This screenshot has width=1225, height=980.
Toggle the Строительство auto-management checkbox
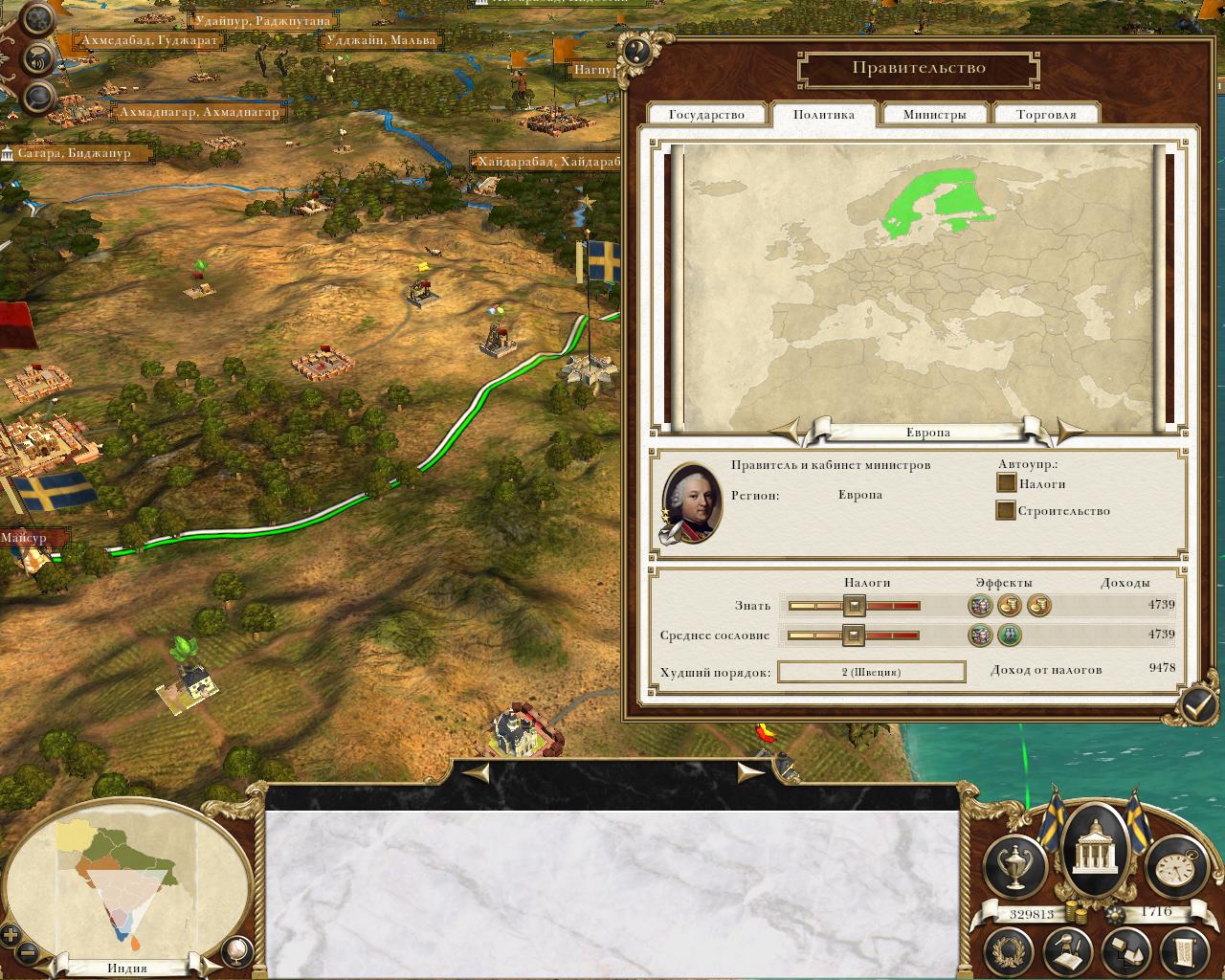coord(1006,510)
